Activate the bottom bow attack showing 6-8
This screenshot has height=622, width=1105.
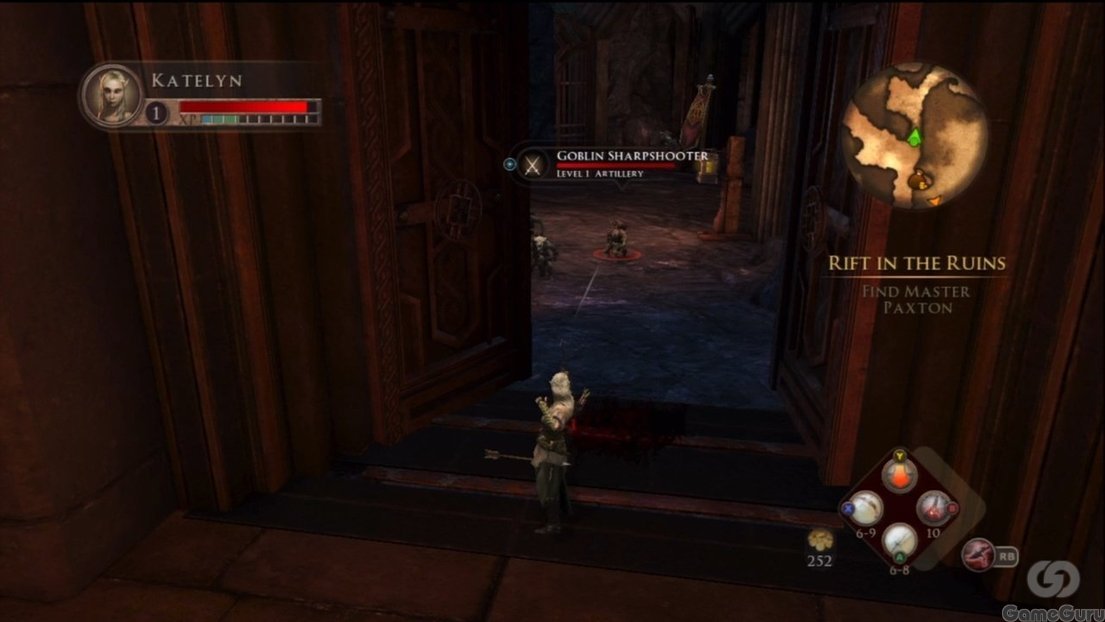tap(899, 541)
